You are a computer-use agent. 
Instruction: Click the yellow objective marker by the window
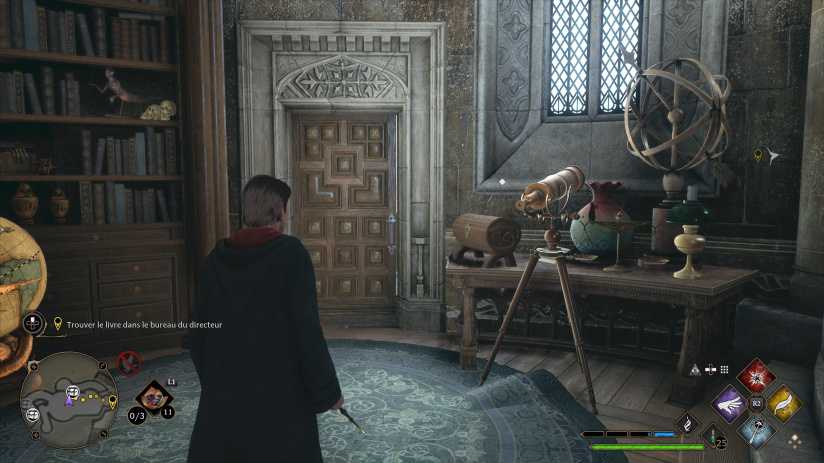758,155
